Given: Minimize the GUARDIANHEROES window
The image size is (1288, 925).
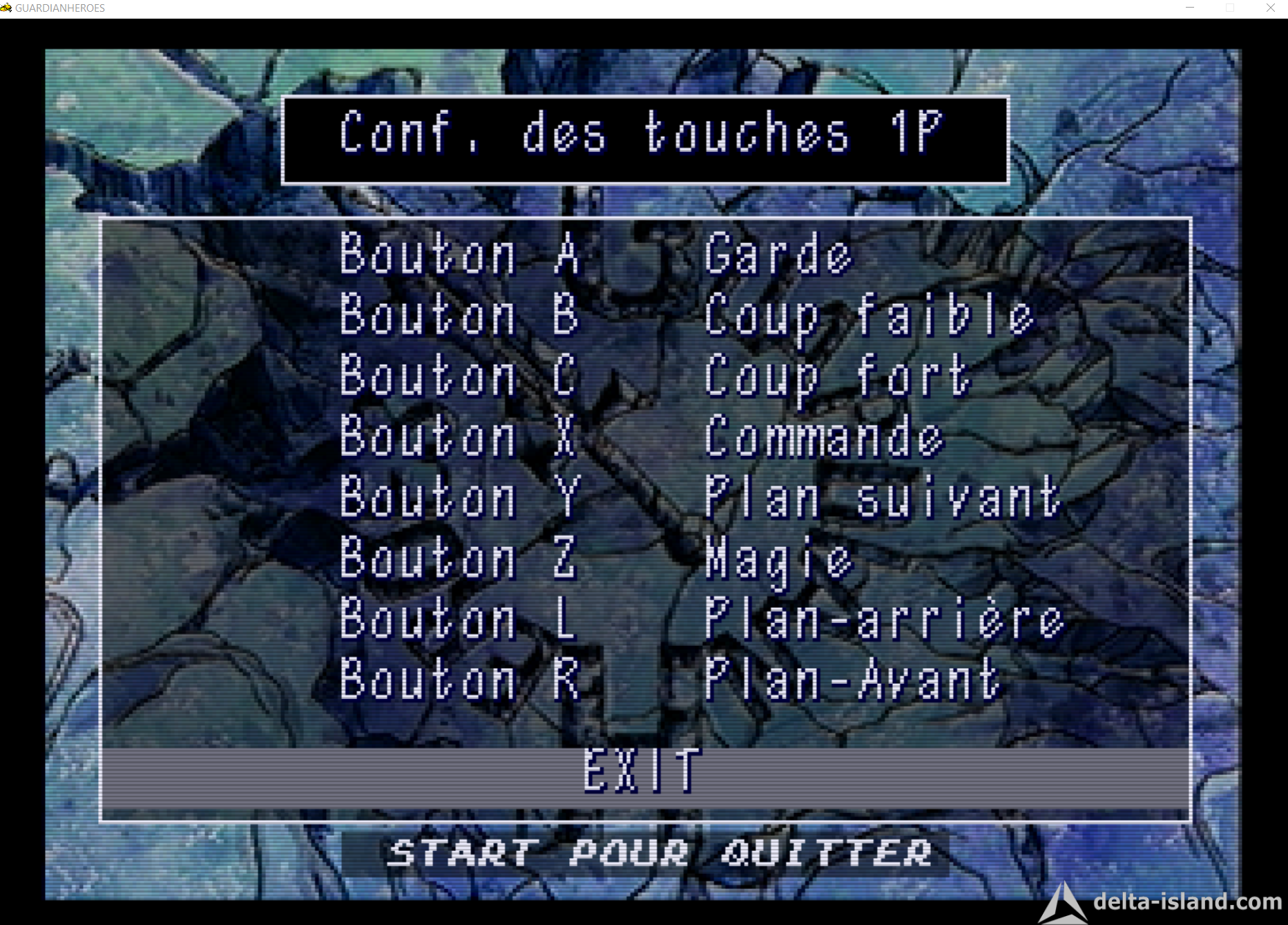Looking at the screenshot, I should tap(1190, 8).
